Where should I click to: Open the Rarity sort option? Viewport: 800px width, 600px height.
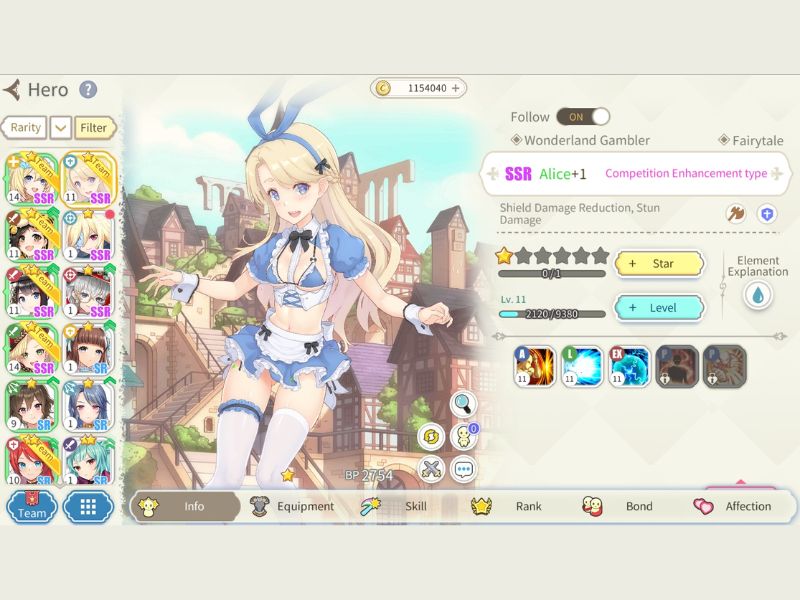tap(23, 128)
